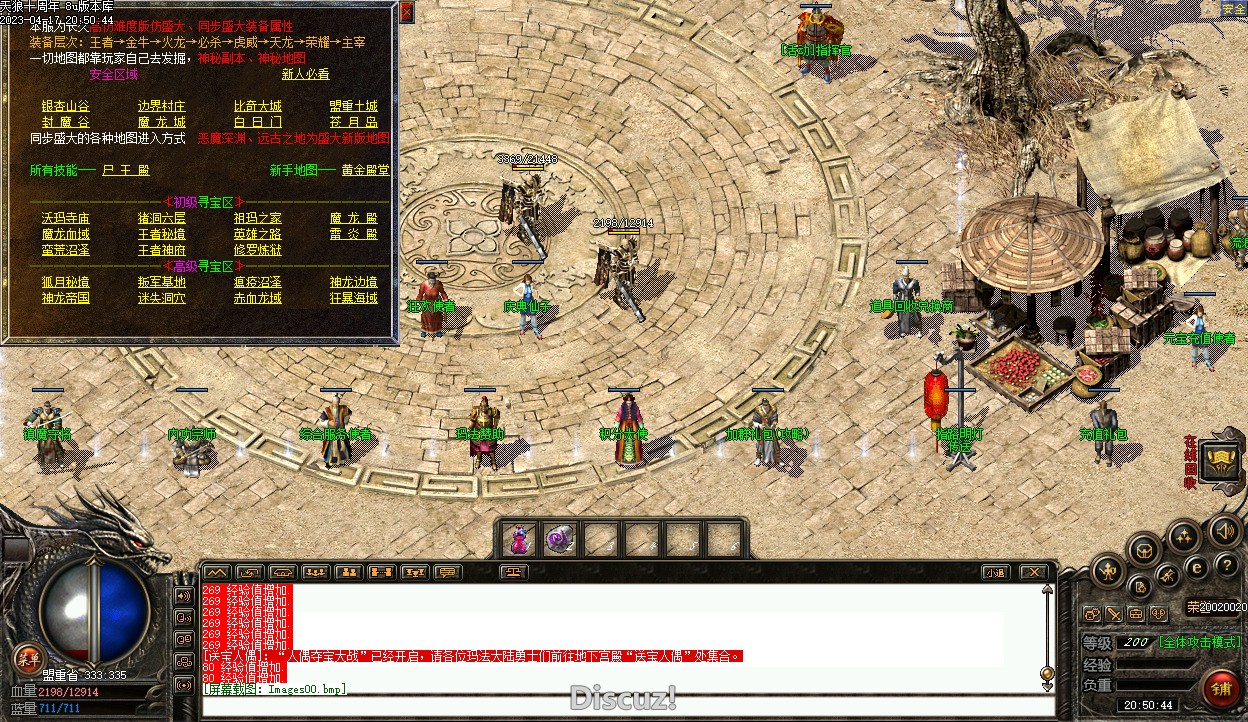Use the purple scroll hotbar item
Image resolution: width=1248 pixels, height=722 pixels.
tap(559, 540)
